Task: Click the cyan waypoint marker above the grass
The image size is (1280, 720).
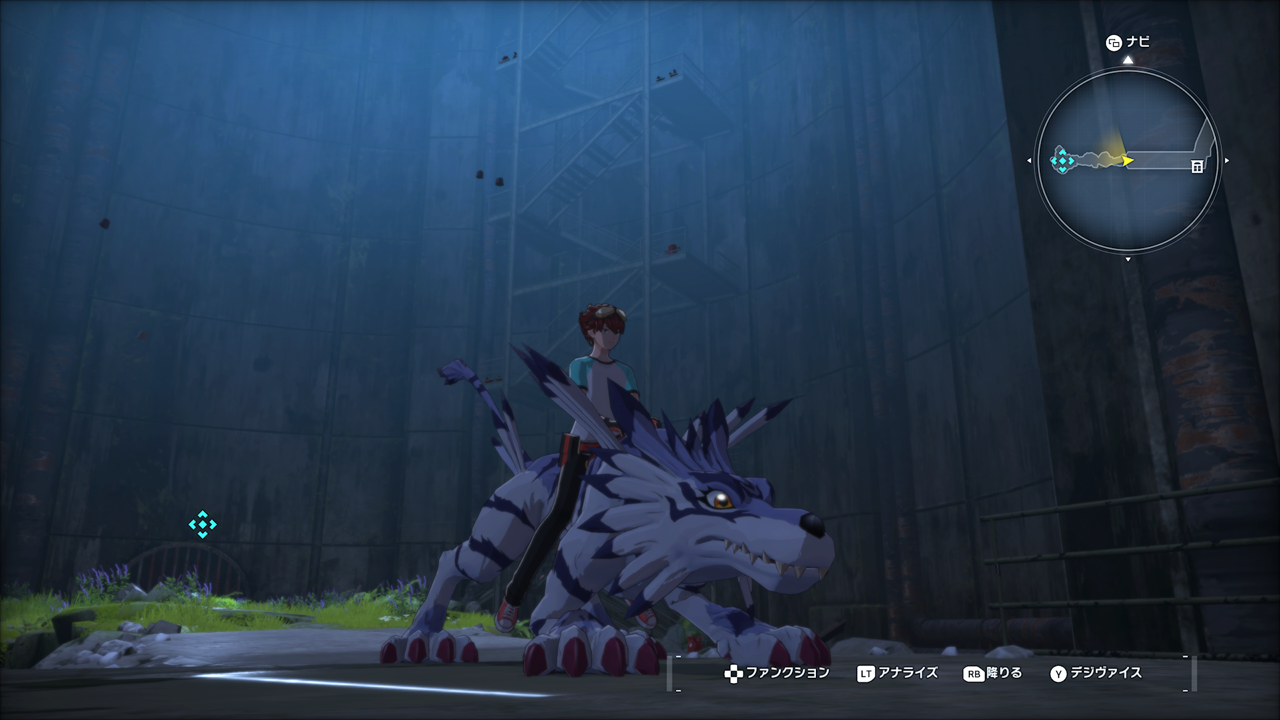Action: [203, 524]
